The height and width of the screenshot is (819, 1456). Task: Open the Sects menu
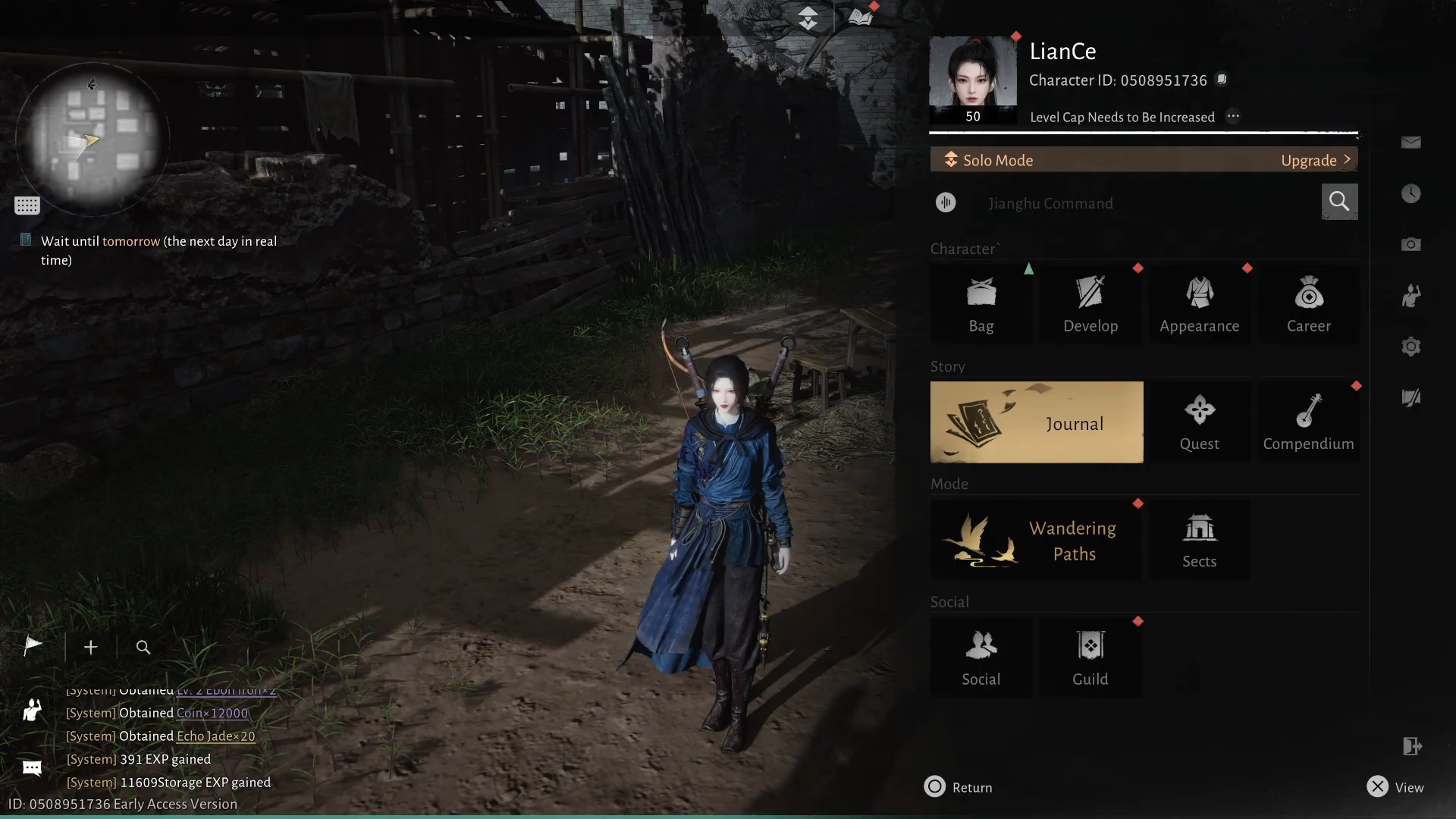1199,541
